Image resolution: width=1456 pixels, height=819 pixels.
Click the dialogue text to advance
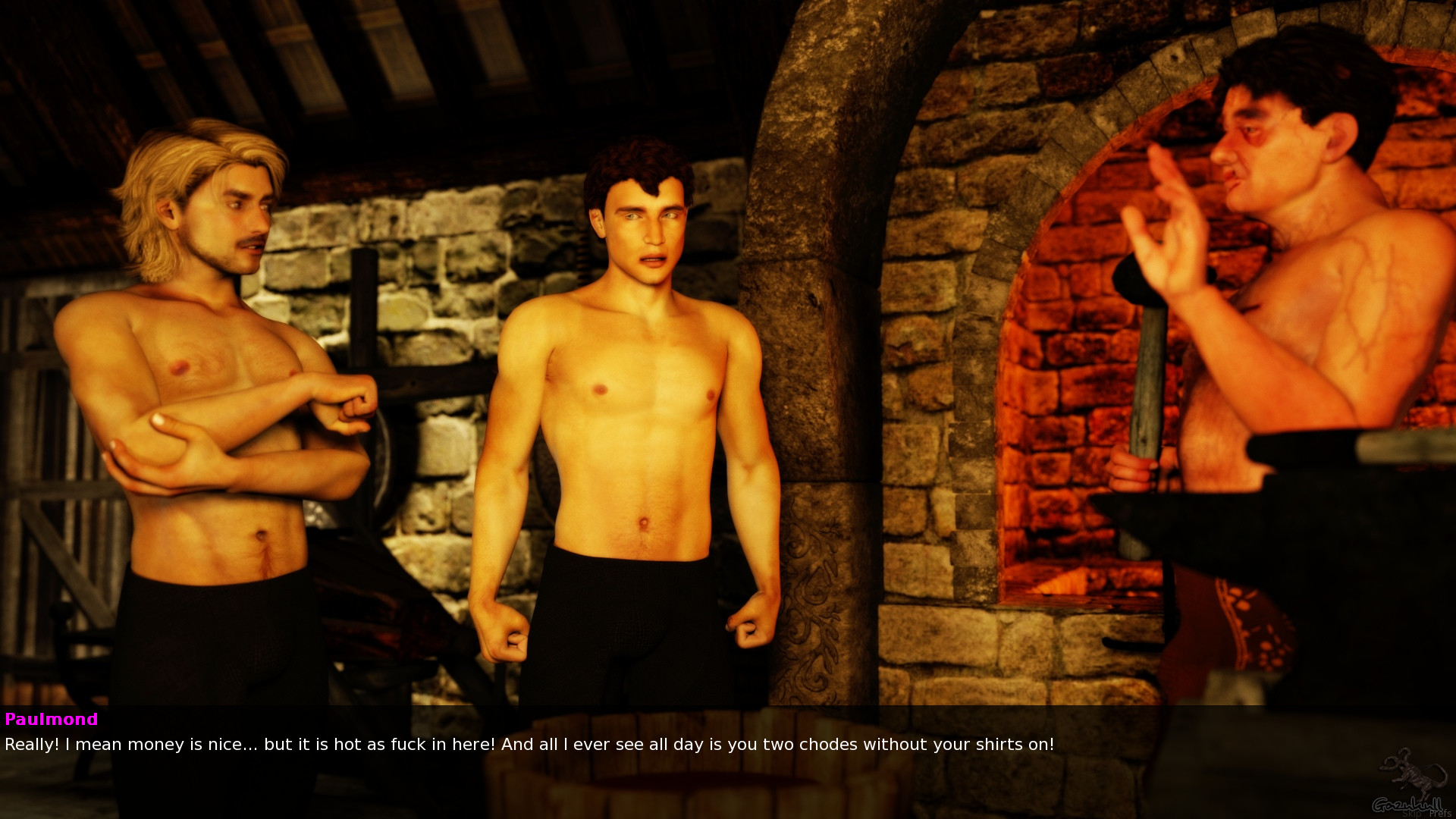click(531, 745)
